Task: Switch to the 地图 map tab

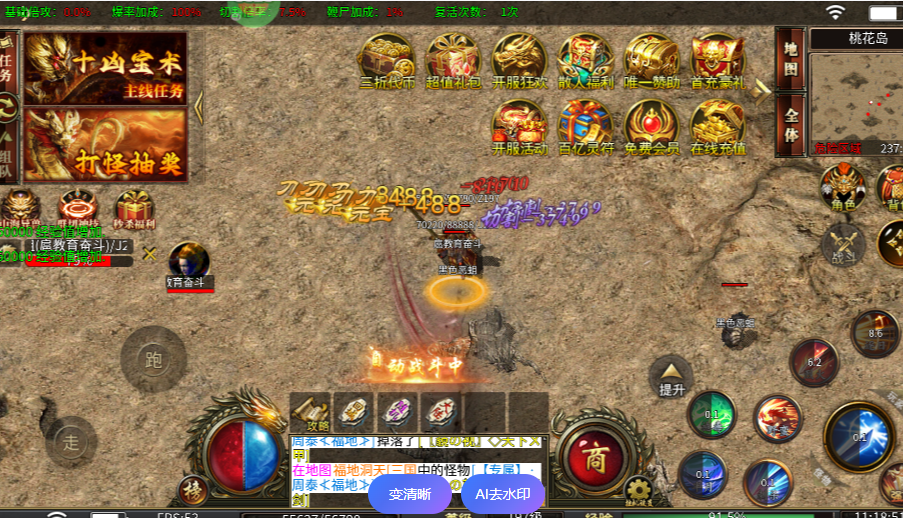Action: click(790, 60)
